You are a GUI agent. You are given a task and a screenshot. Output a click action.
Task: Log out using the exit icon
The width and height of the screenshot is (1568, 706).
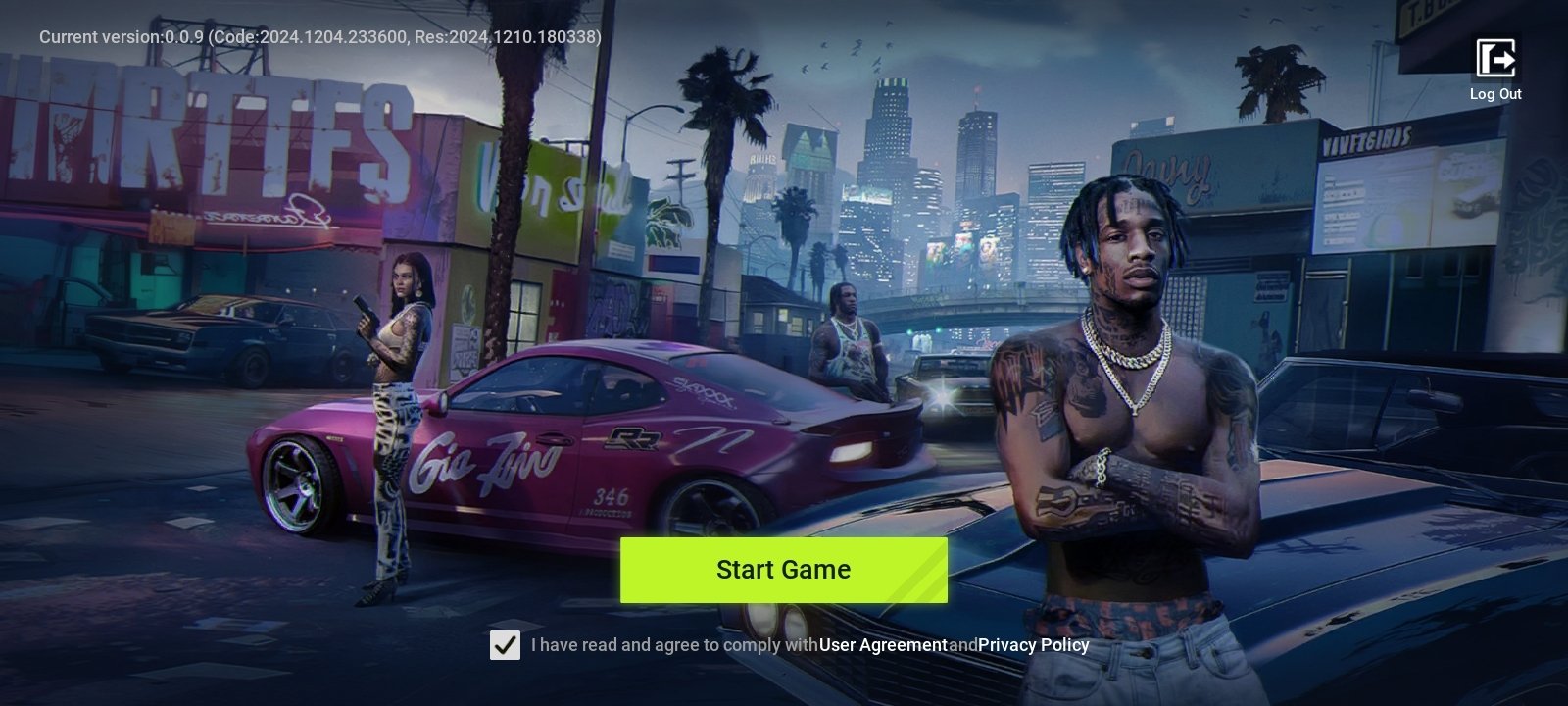click(1495, 59)
